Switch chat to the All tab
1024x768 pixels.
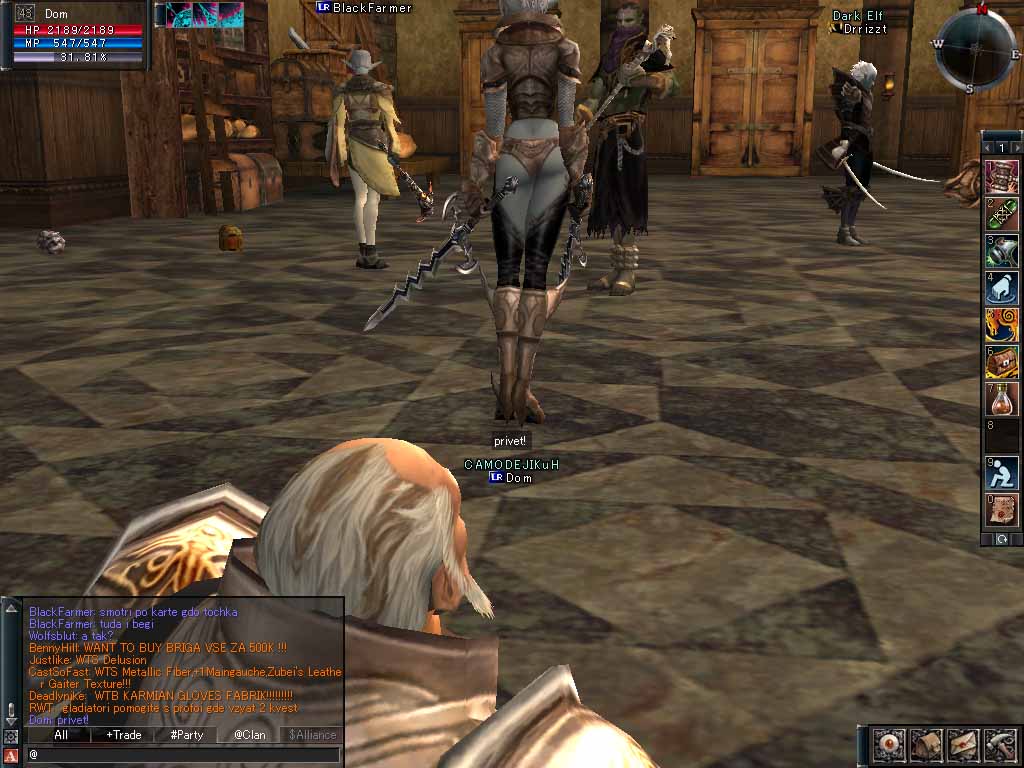[61, 735]
